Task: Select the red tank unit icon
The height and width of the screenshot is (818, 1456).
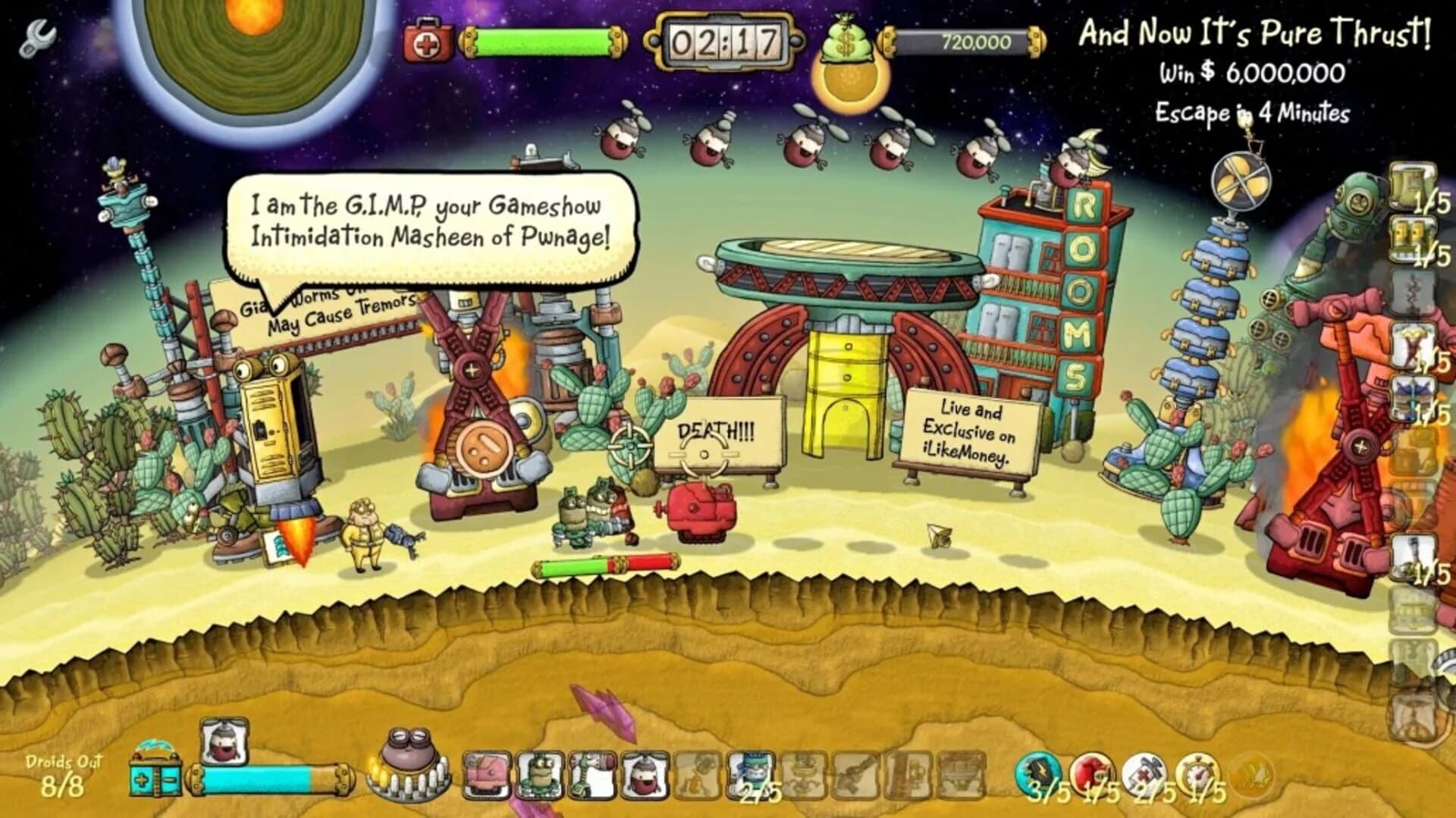Action: point(487,773)
